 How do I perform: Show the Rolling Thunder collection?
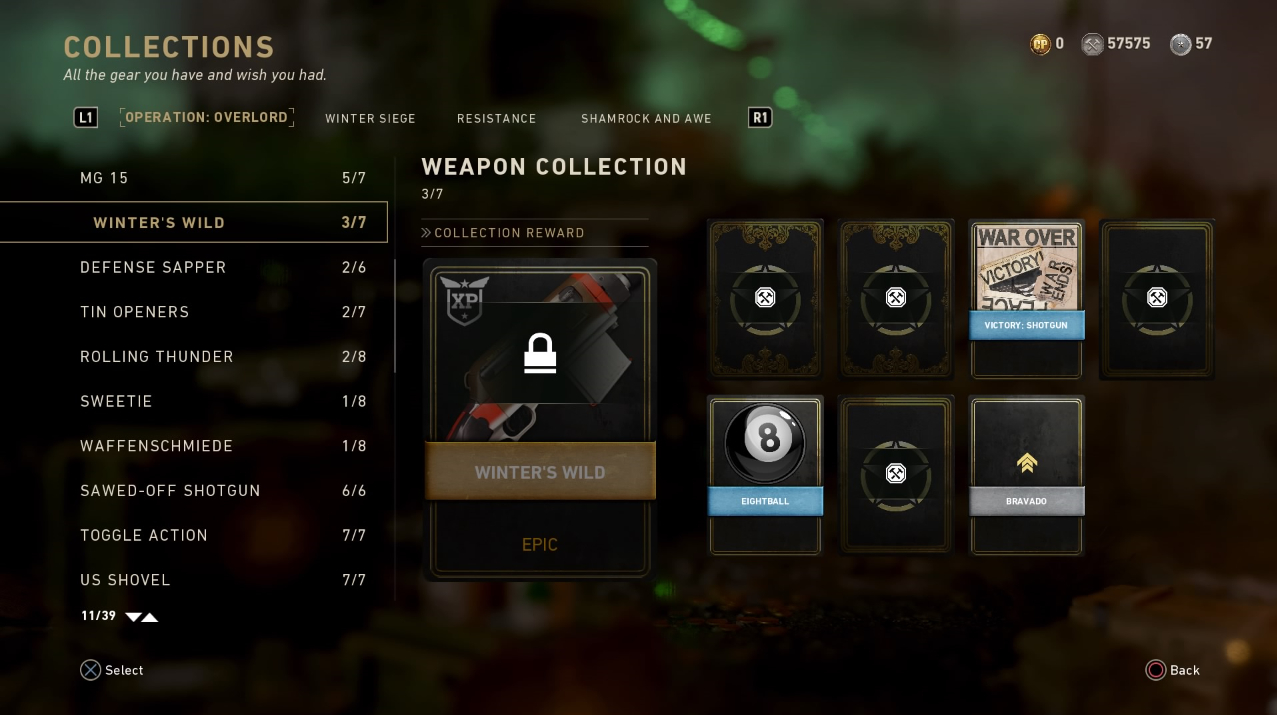[193, 356]
